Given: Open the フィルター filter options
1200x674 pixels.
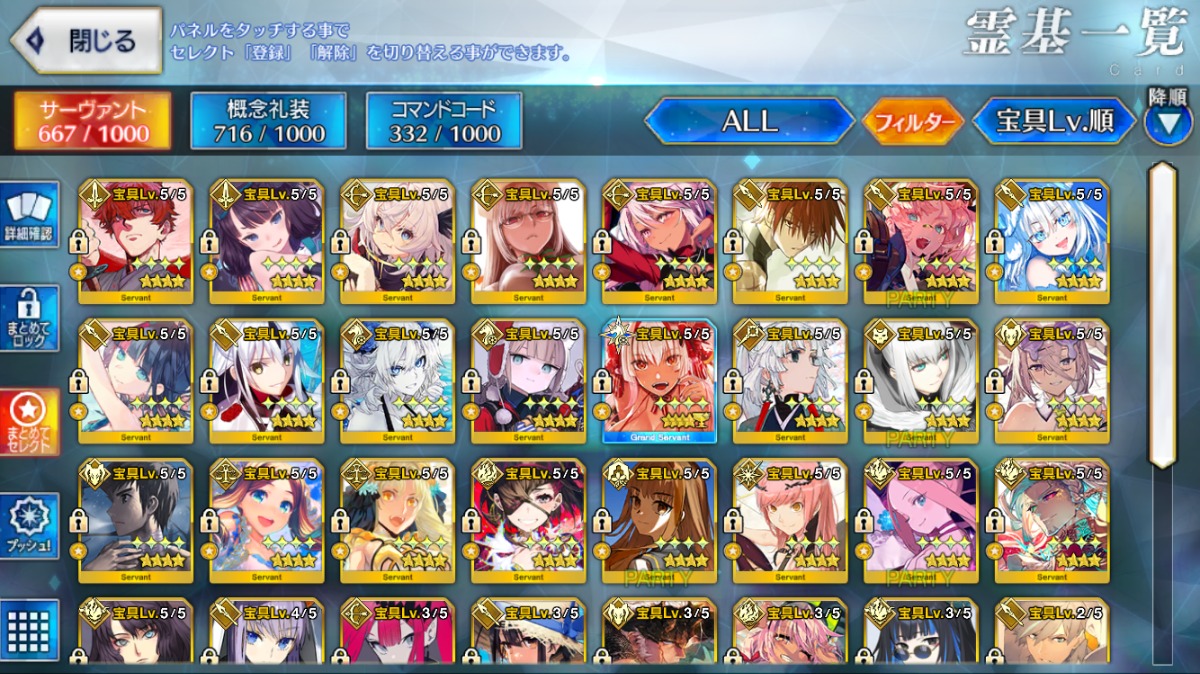Looking at the screenshot, I should (x=912, y=122).
